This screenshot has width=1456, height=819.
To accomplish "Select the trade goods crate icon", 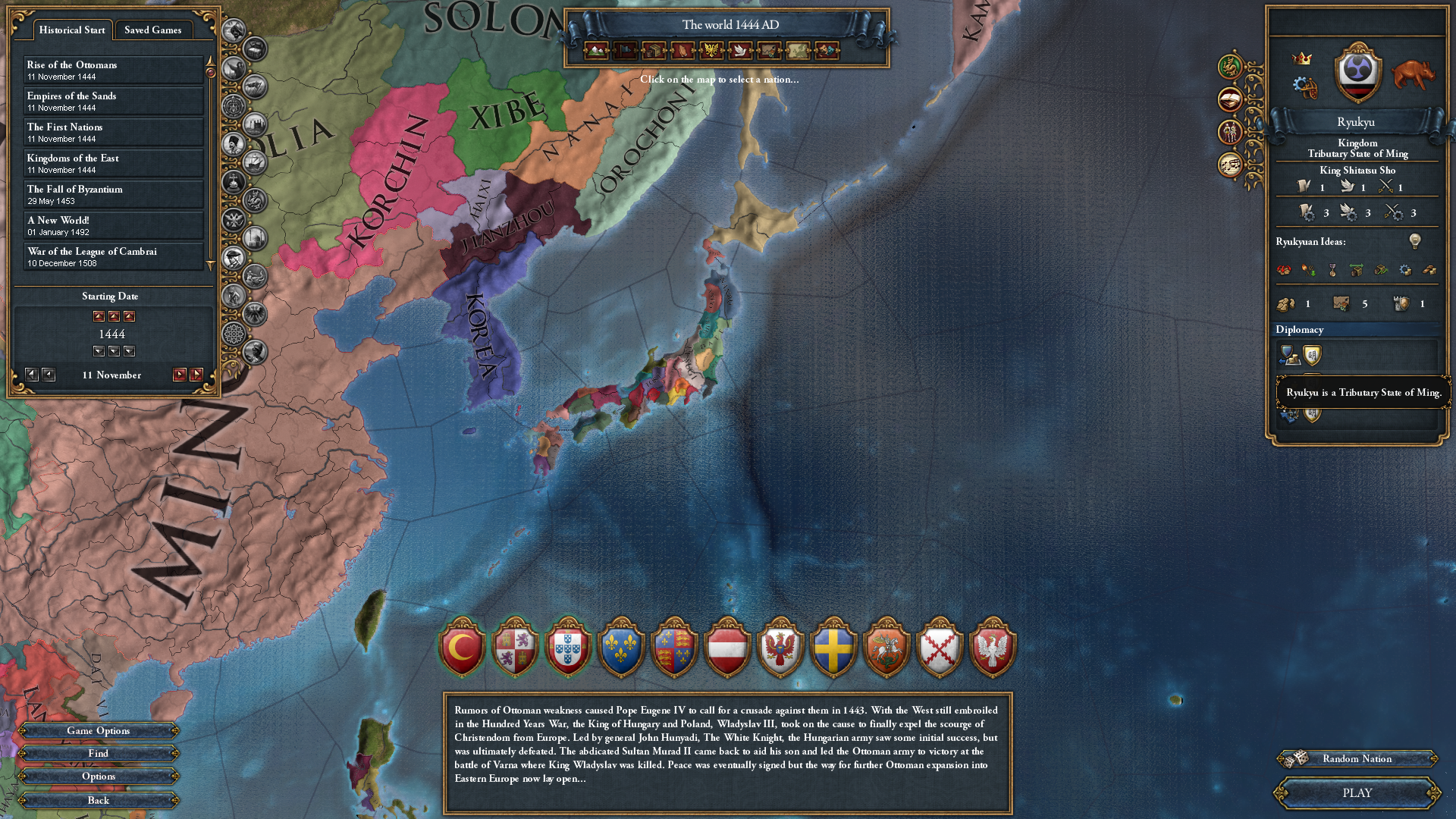I will pyautogui.click(x=654, y=51).
